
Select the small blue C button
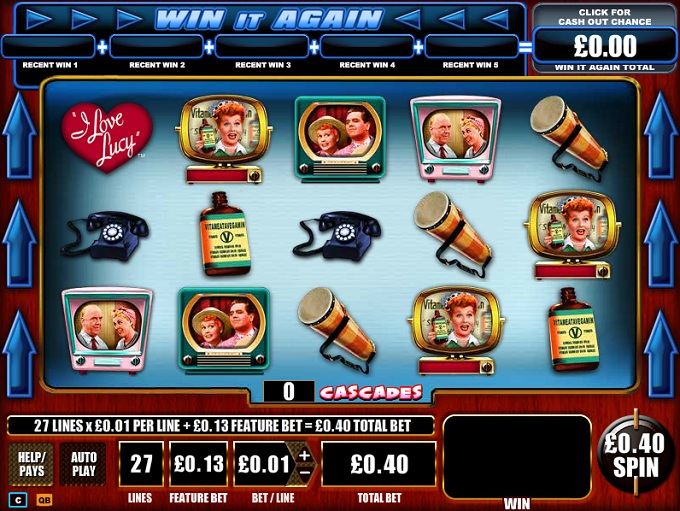pyautogui.click(x=17, y=500)
